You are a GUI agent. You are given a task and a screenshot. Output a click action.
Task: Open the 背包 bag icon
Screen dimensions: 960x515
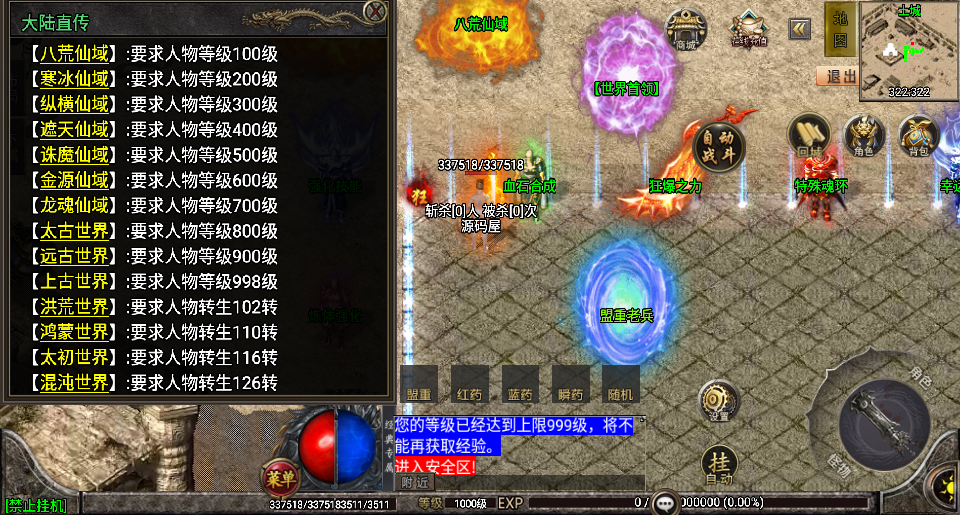click(x=918, y=136)
